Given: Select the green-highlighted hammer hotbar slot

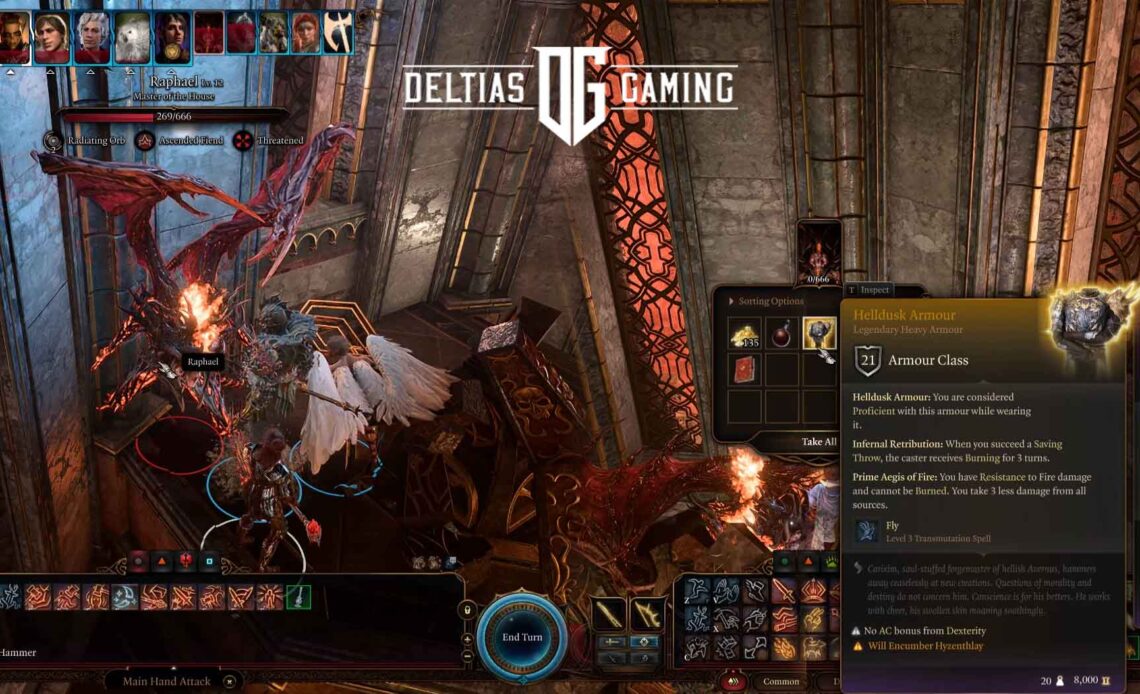Looking at the screenshot, I should 298,597.
